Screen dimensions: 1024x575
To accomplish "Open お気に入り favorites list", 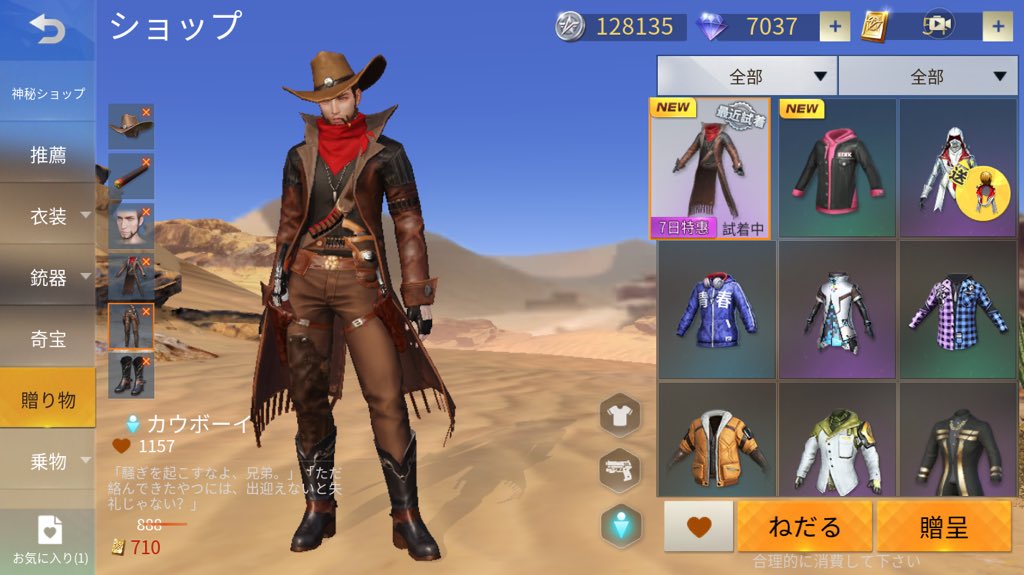I will pyautogui.click(x=49, y=540).
